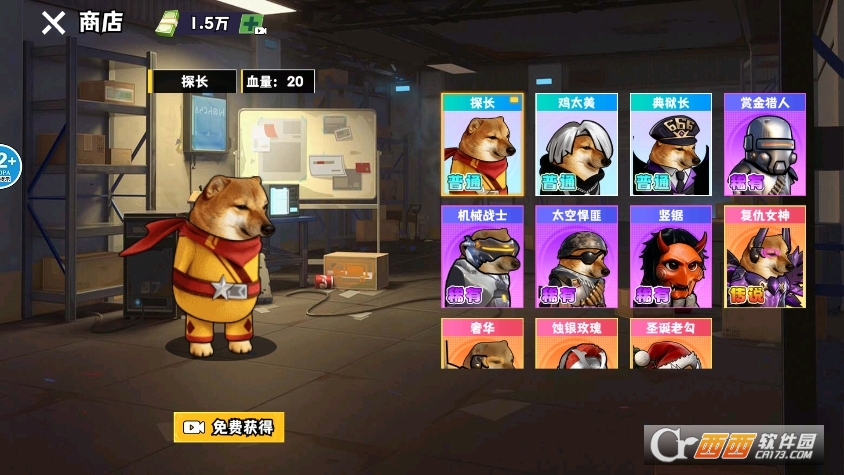Select the 太空悍匪 space bandit skin
Viewport: 844px width, 475px height.
(x=577, y=257)
